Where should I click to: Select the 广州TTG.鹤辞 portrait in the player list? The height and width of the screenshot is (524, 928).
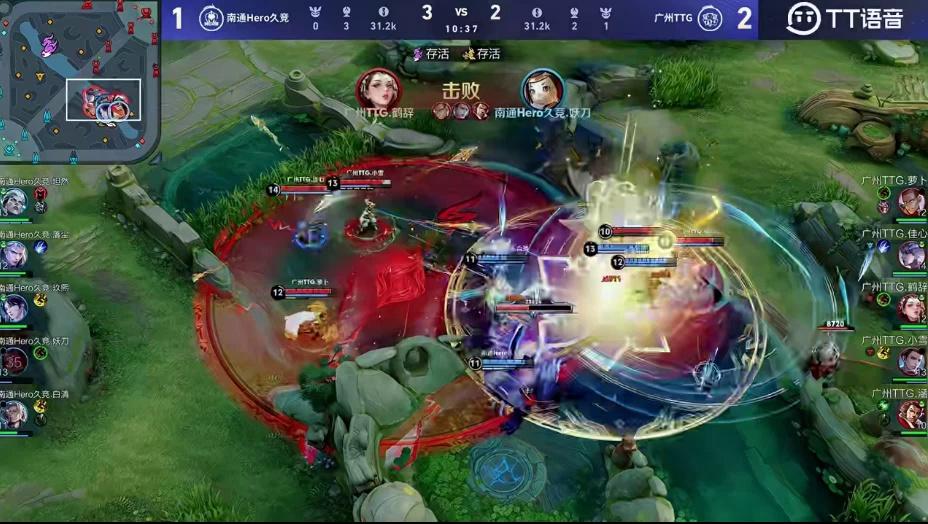tap(911, 308)
